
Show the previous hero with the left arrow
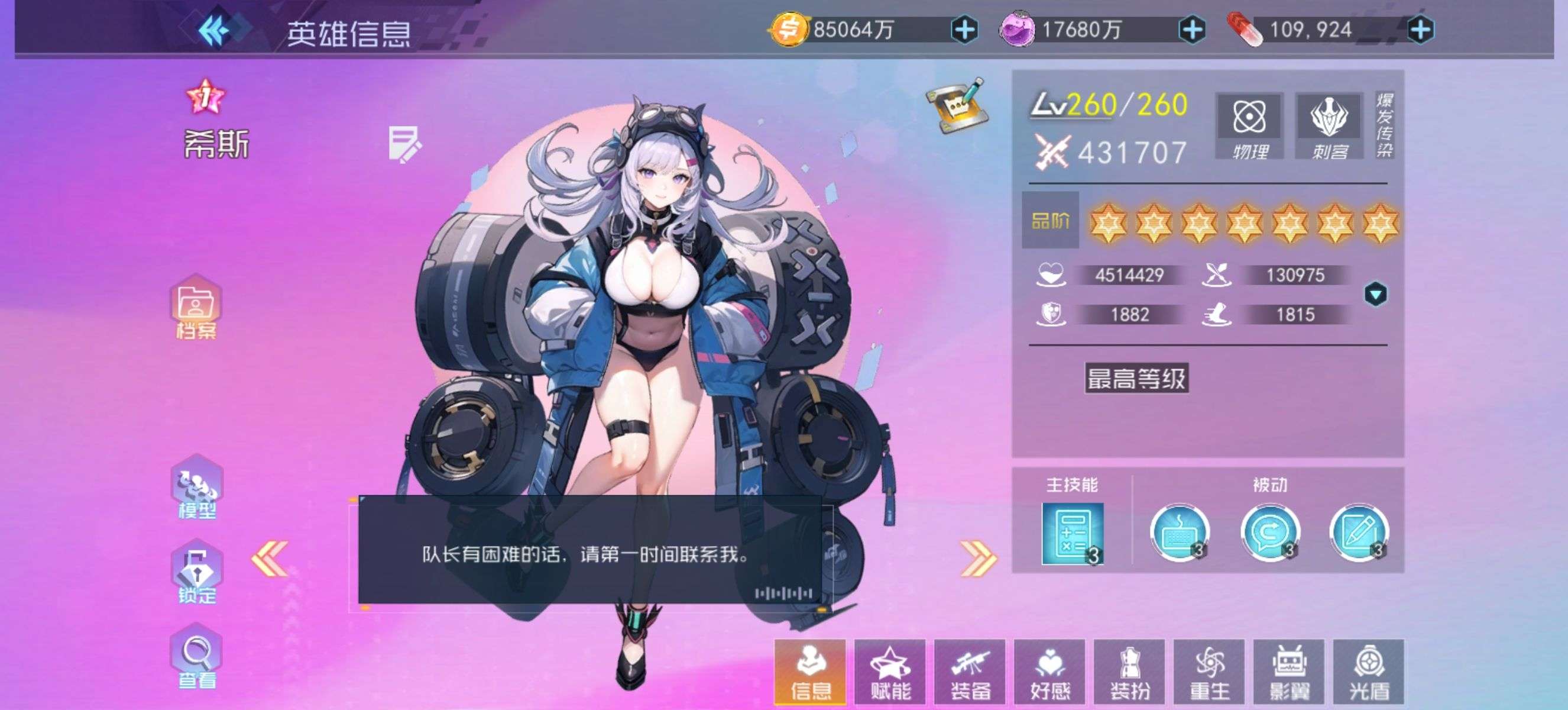[270, 558]
